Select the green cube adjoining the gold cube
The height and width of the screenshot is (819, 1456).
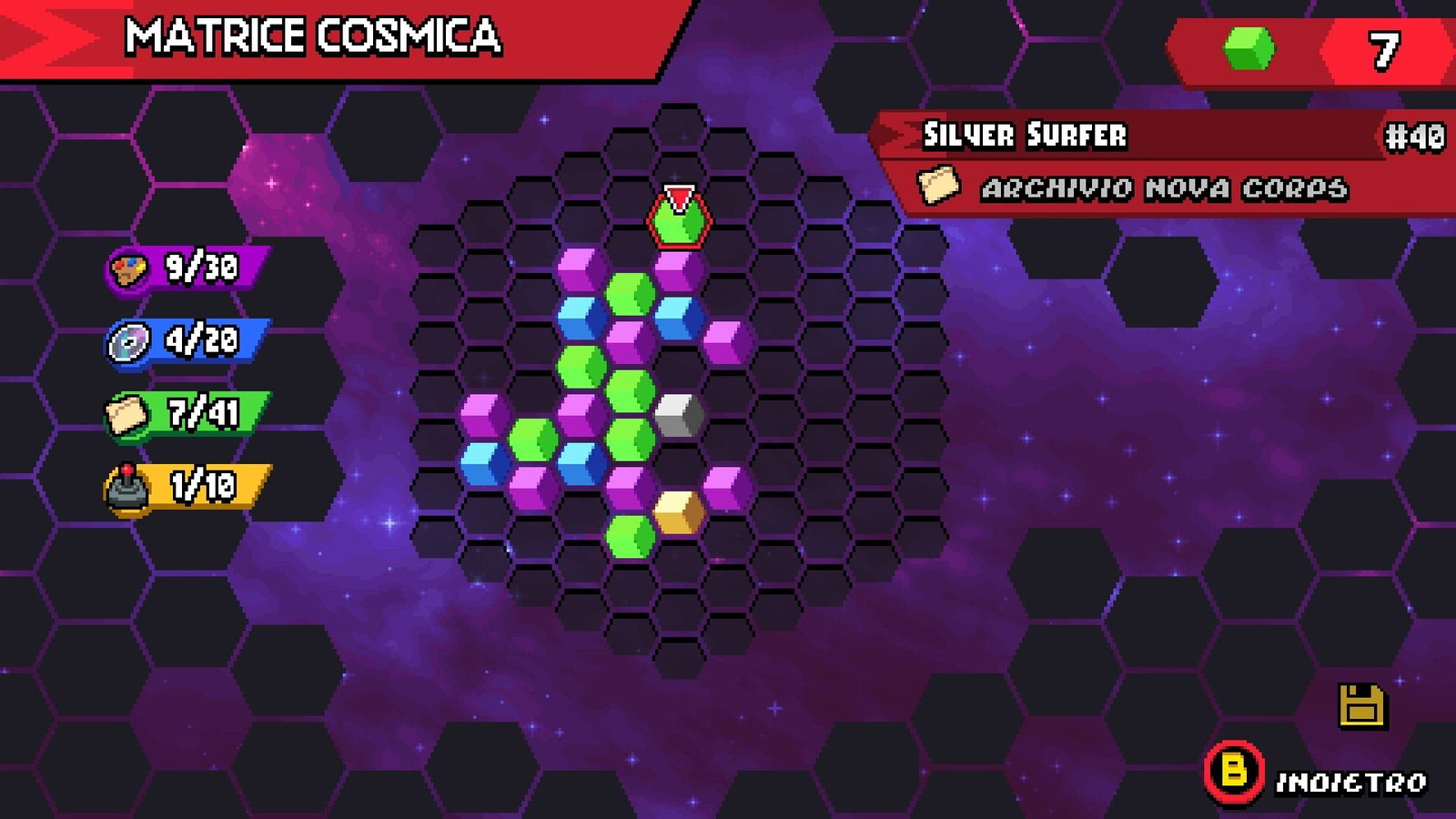tap(630, 536)
